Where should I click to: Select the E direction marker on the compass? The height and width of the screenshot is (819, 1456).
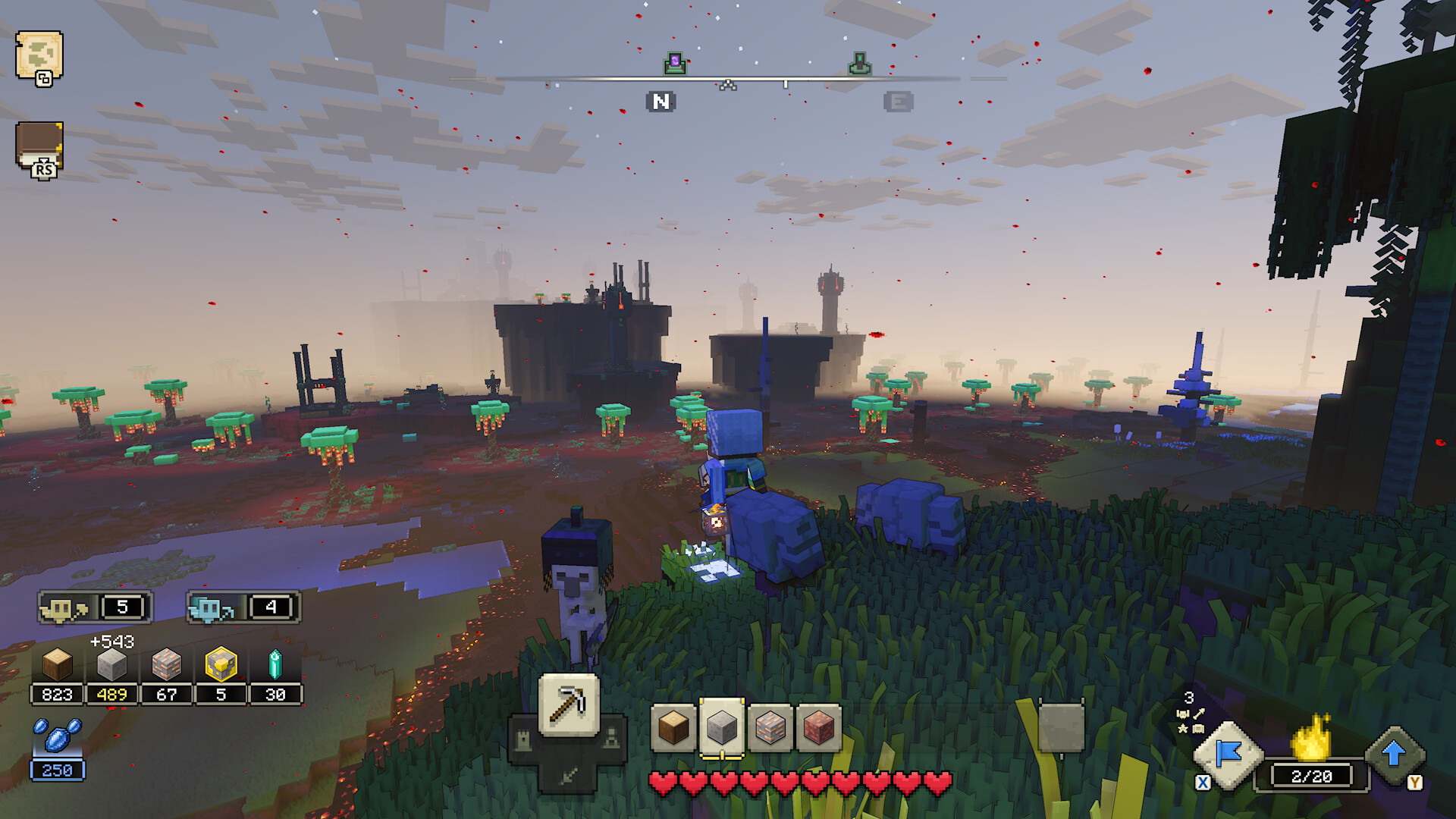click(897, 101)
